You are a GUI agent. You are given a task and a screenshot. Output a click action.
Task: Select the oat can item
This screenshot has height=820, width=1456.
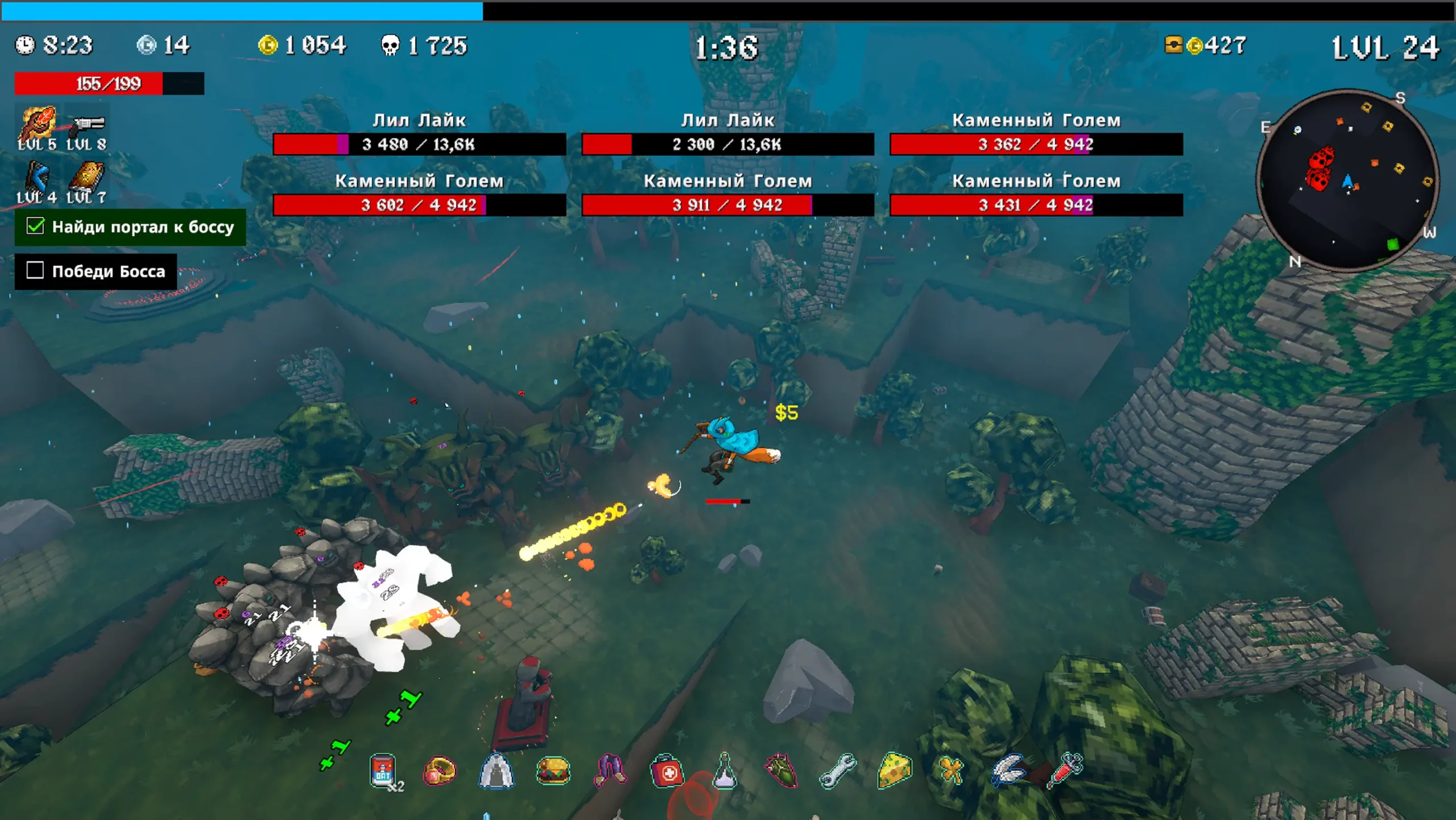pos(383,772)
